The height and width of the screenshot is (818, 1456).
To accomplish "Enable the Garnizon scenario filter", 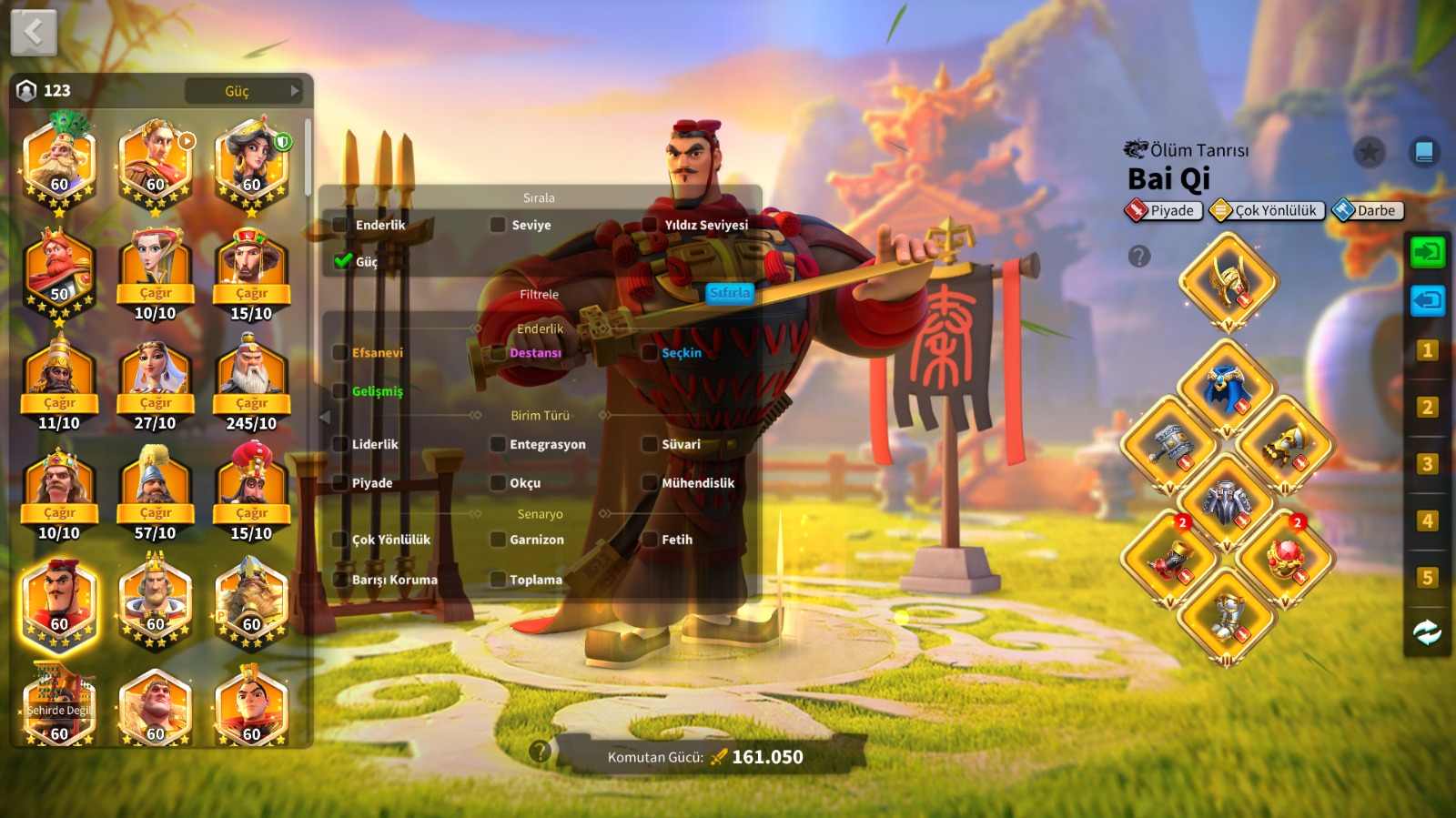I will 498,540.
